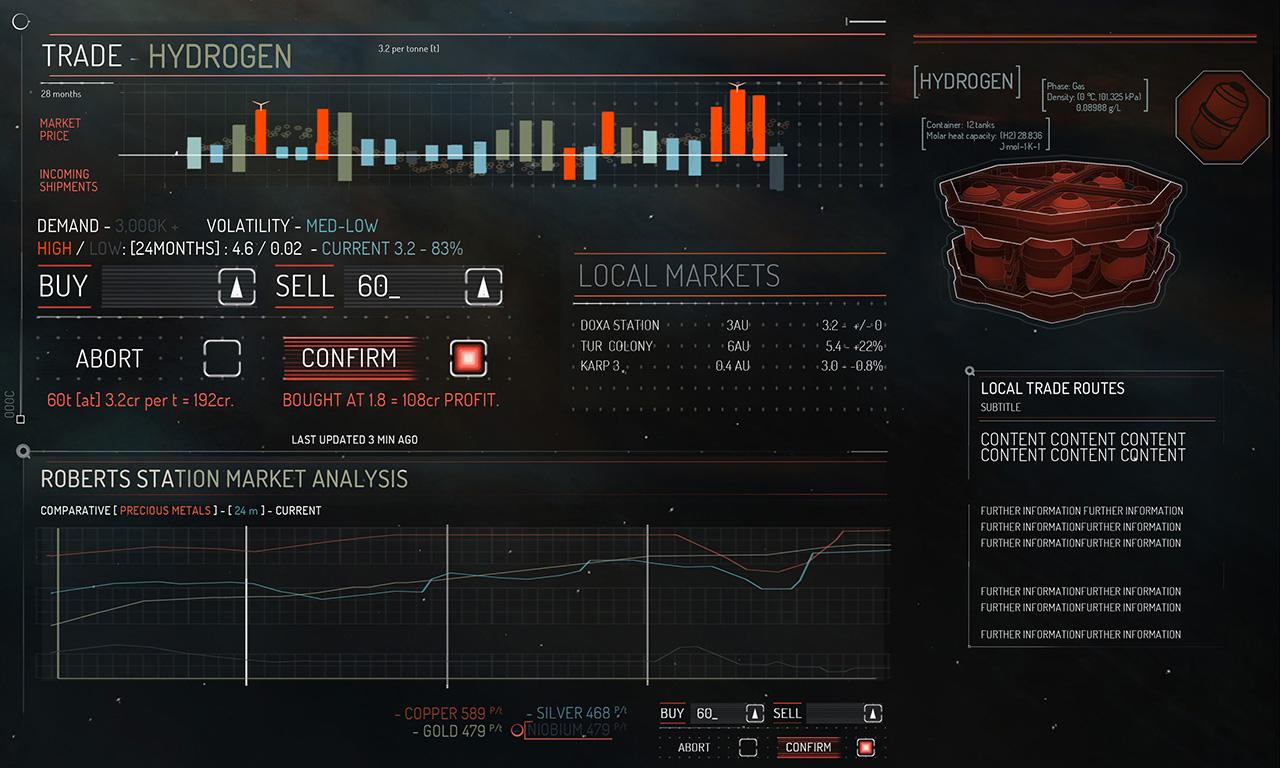Confirm the hydrogen trade
This screenshot has height=768, width=1280.
point(349,358)
